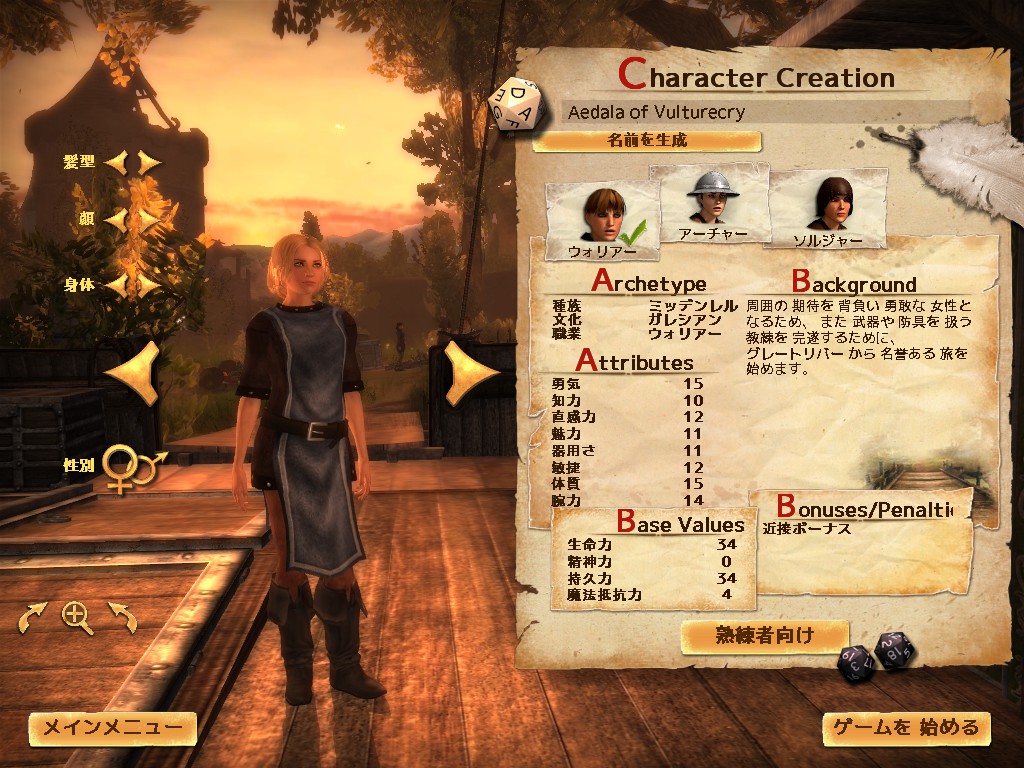Zoom in on character with magnifier
The image size is (1024, 768).
[77, 618]
